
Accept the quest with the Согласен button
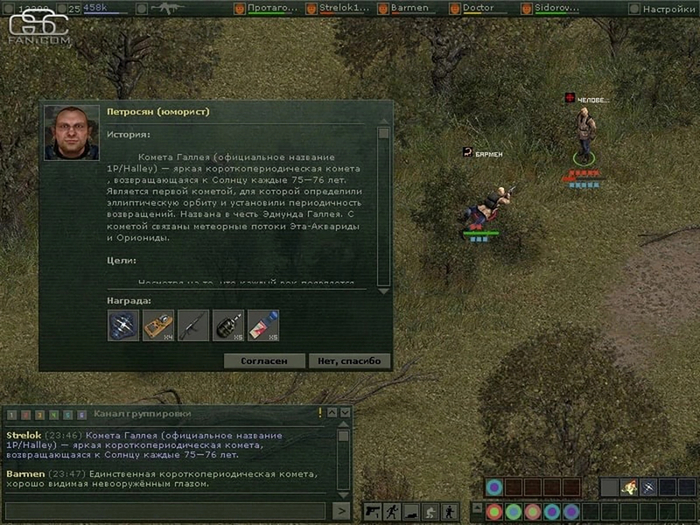coord(265,361)
